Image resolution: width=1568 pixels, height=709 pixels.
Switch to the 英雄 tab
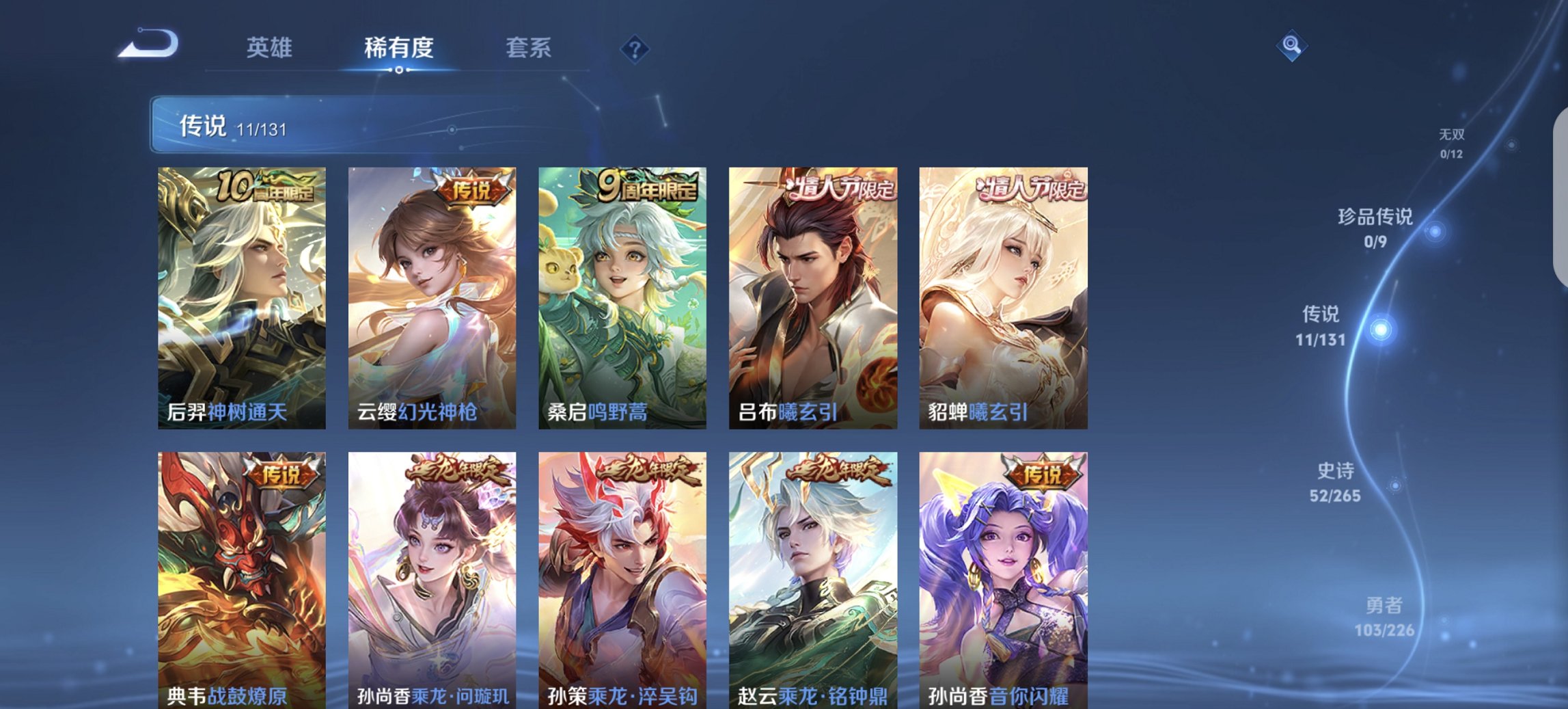(270, 48)
